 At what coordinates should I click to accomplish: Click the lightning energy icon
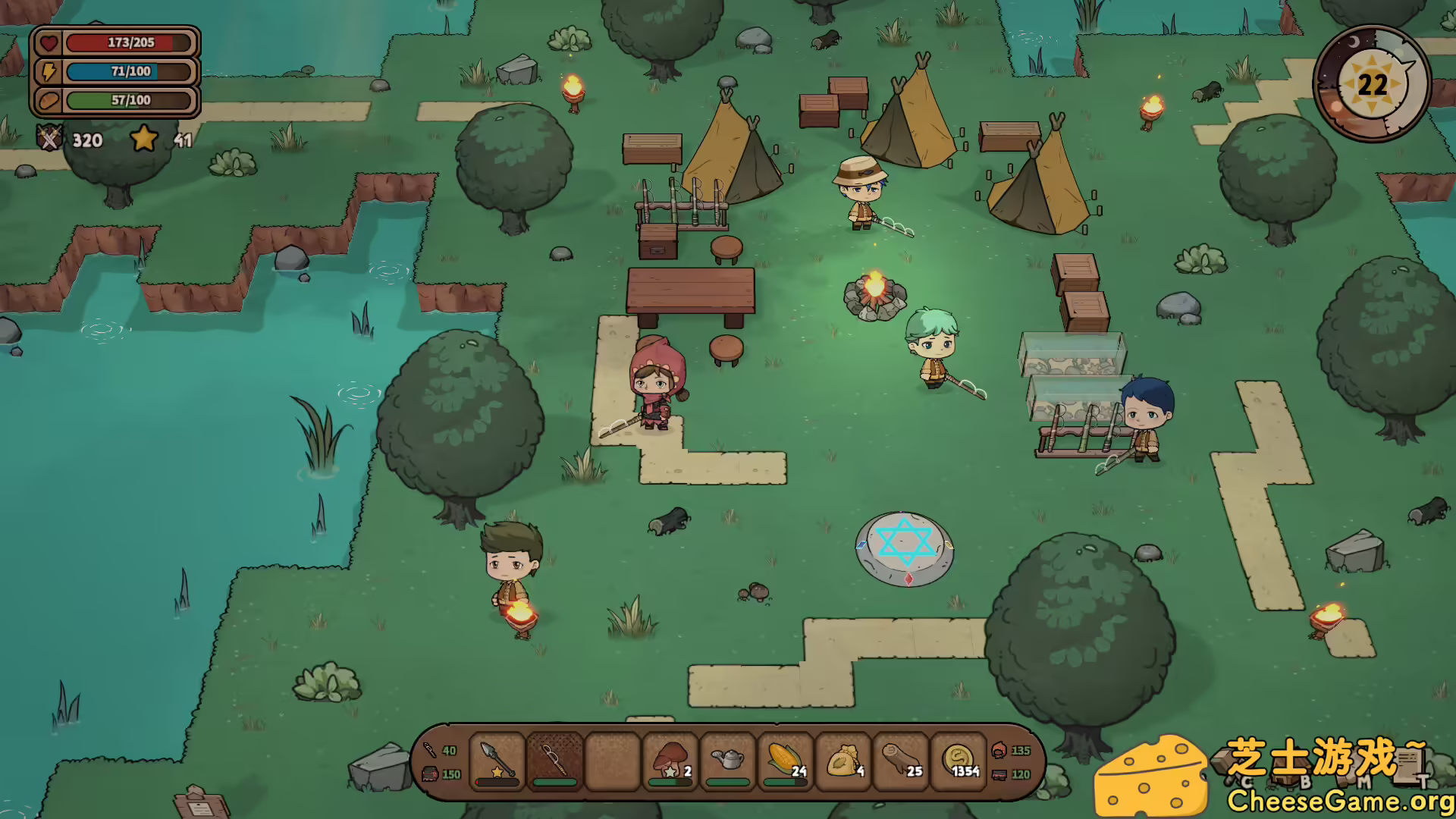48,71
